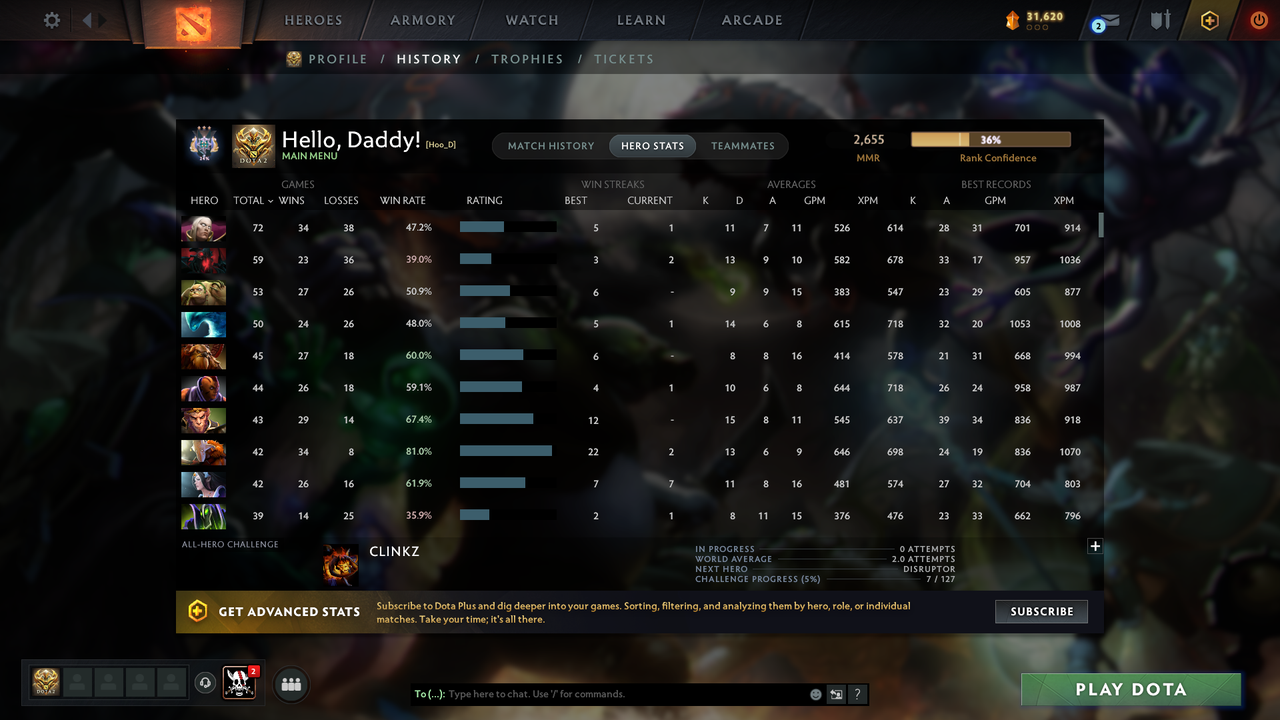Expand the challenge panel with the plus button
This screenshot has width=1280, height=720.
click(x=1095, y=546)
